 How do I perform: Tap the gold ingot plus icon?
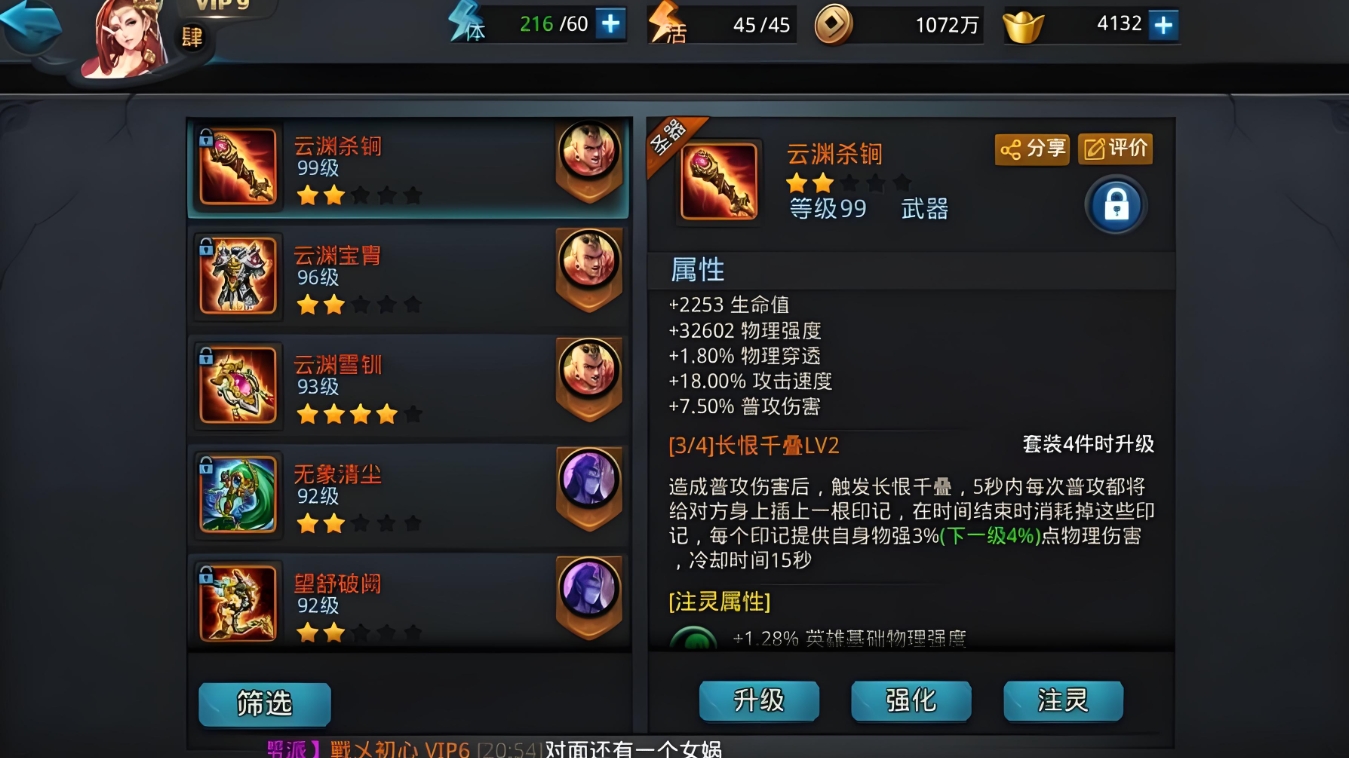pyautogui.click(x=1162, y=22)
